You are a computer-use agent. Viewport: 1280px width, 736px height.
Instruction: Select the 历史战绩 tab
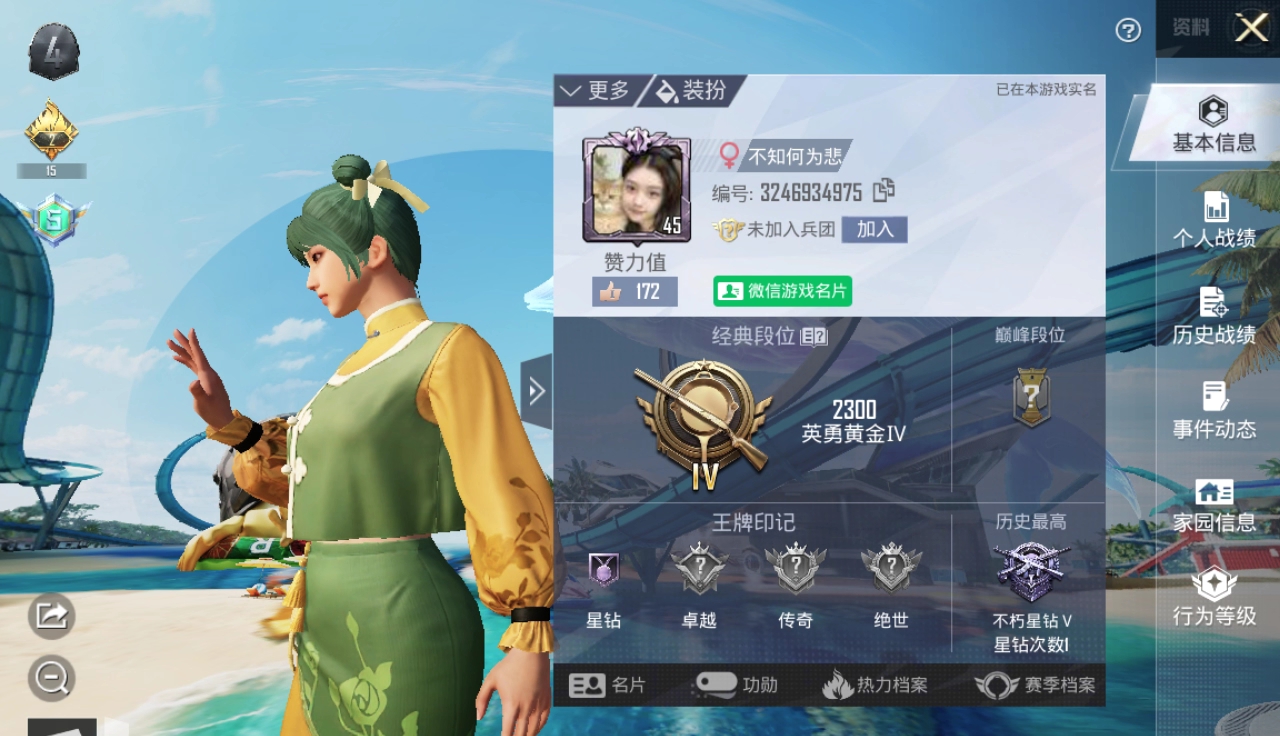(1214, 316)
